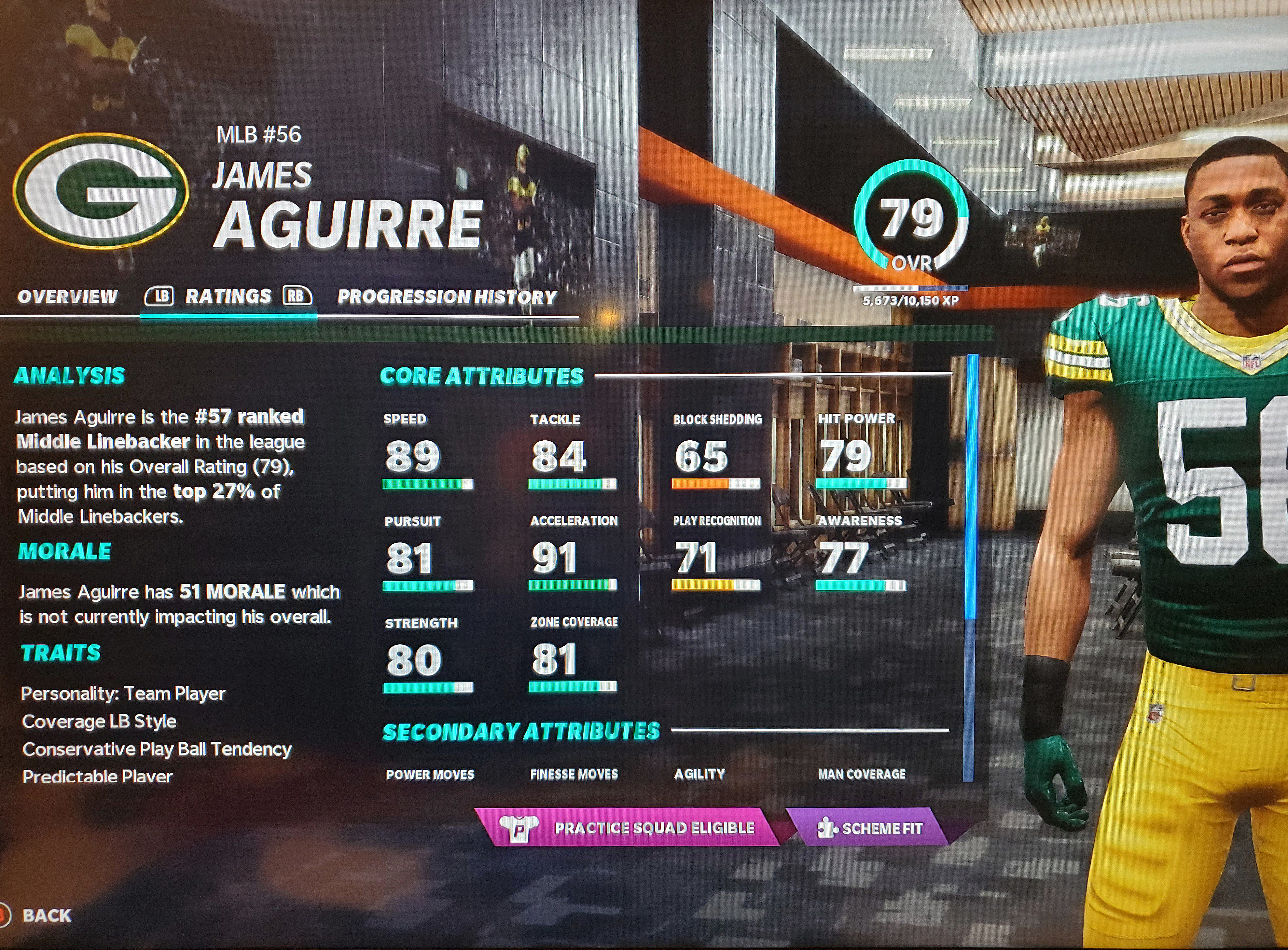Open the Progression History tab
This screenshot has width=1288, height=950.
[447, 297]
